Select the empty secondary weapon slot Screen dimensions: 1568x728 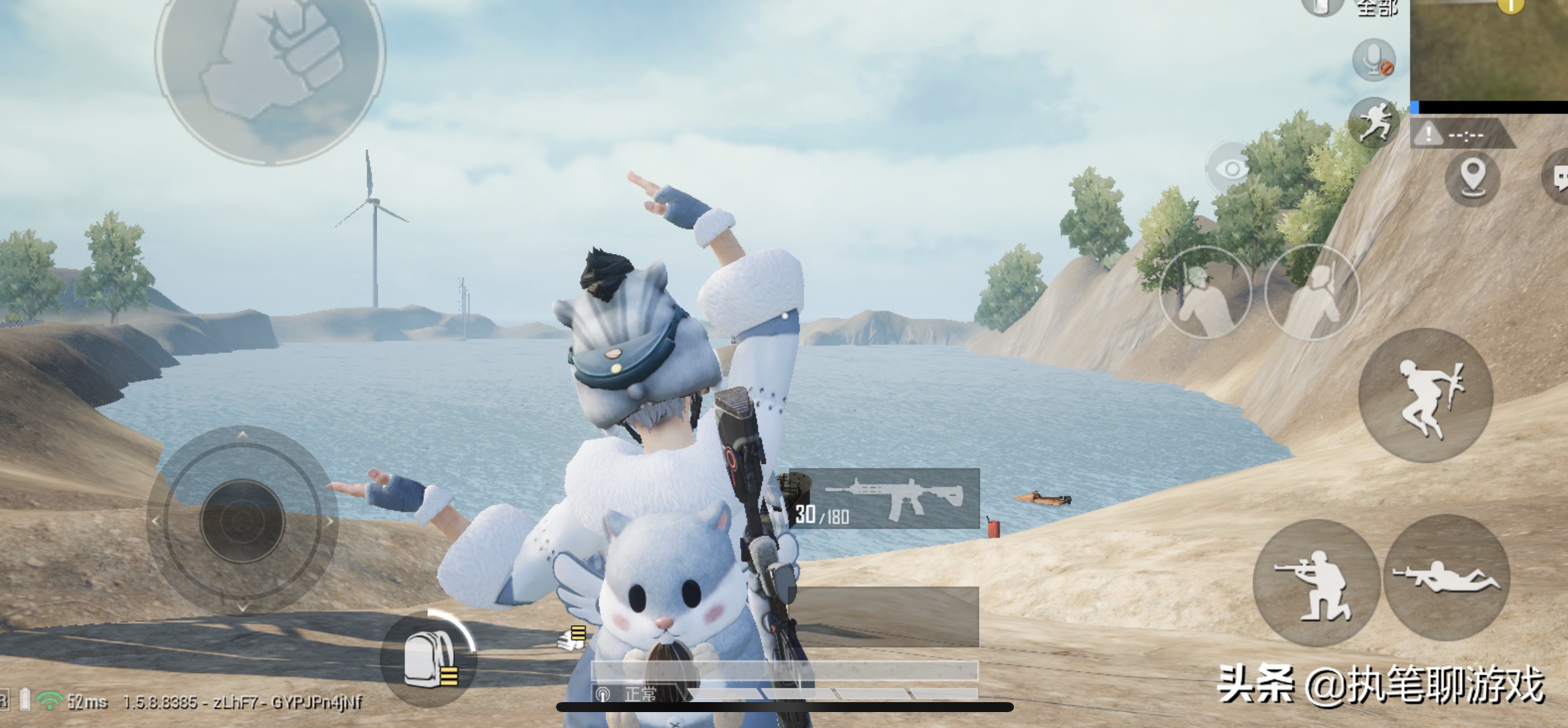point(884,617)
